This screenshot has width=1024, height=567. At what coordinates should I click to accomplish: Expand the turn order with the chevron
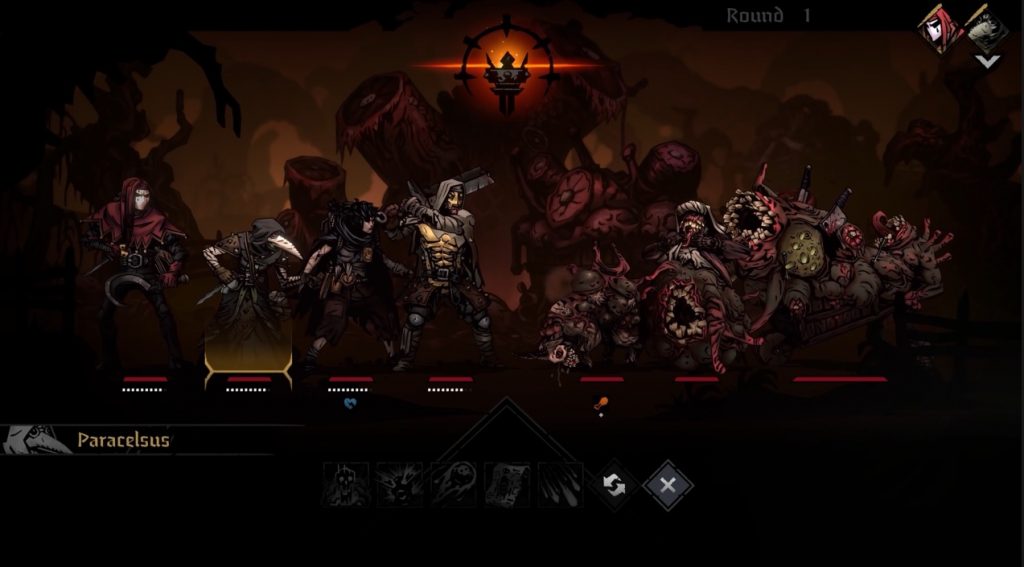987,62
